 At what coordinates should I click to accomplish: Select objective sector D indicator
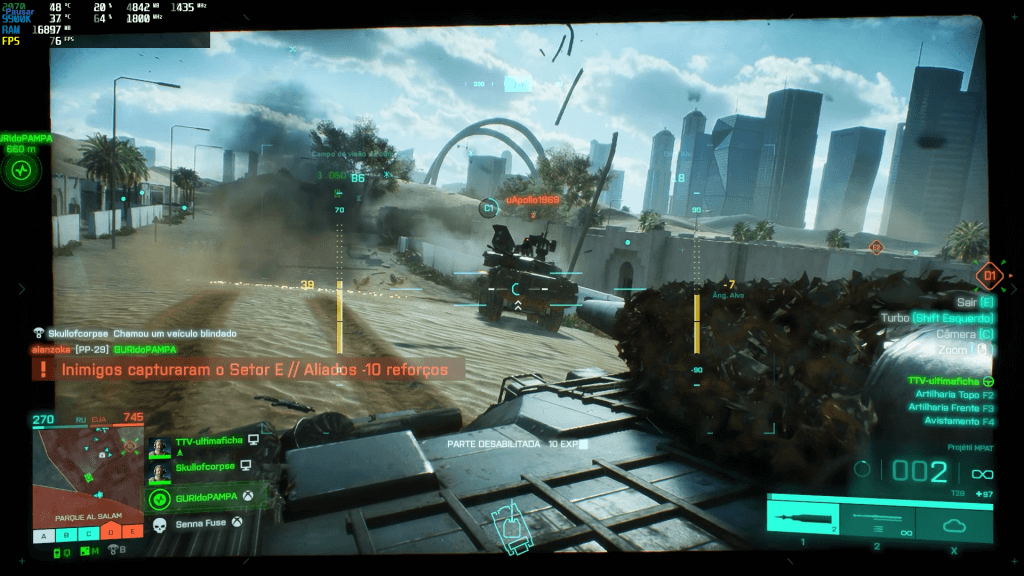[x=110, y=535]
